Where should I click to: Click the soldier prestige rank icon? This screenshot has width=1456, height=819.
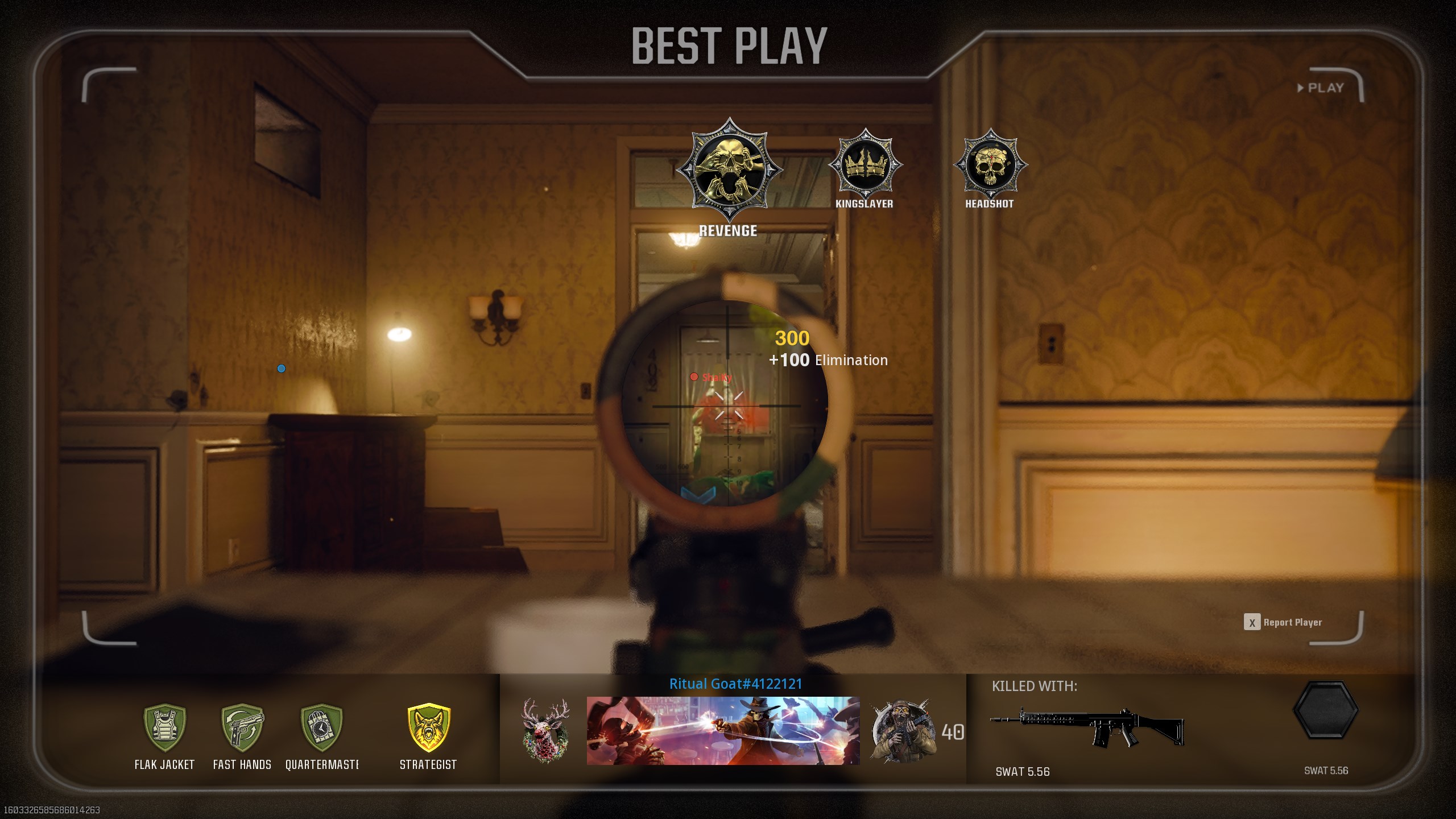[x=903, y=731]
